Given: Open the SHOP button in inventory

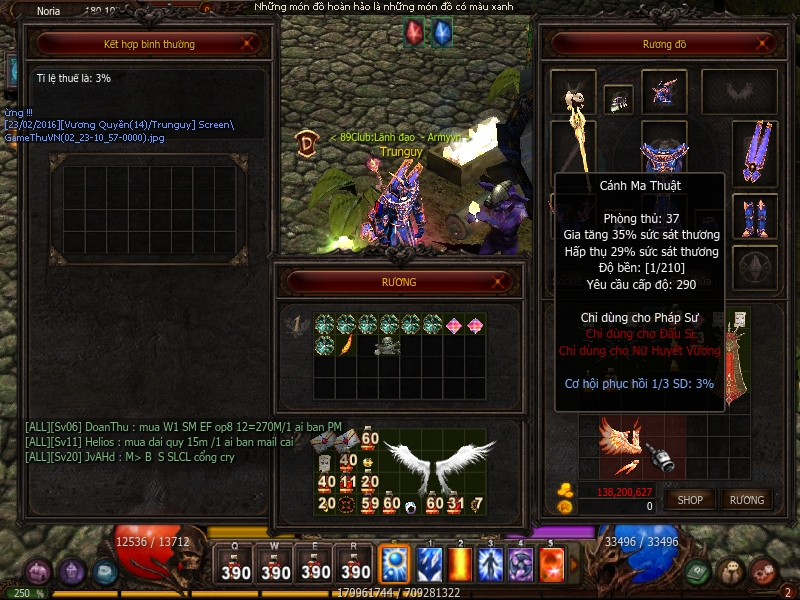Looking at the screenshot, I should click(x=690, y=499).
